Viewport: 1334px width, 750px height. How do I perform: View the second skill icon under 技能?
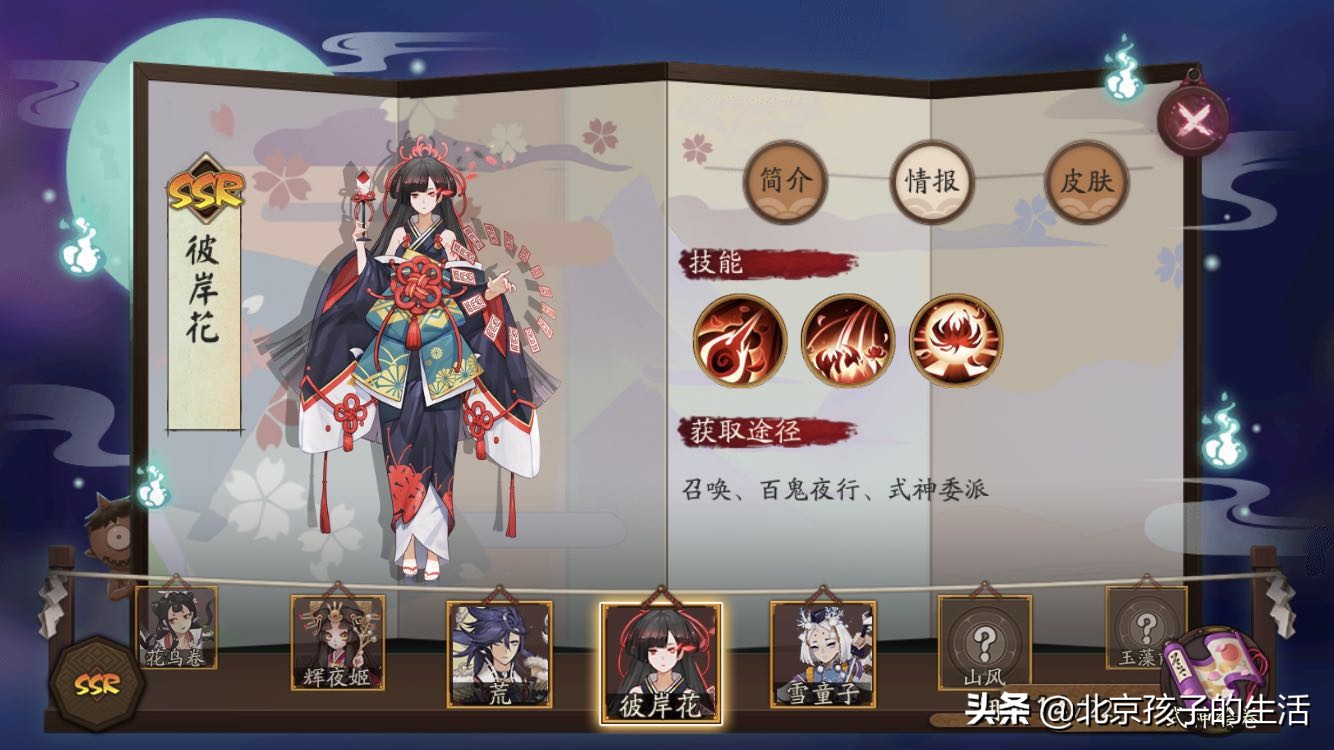coord(847,342)
